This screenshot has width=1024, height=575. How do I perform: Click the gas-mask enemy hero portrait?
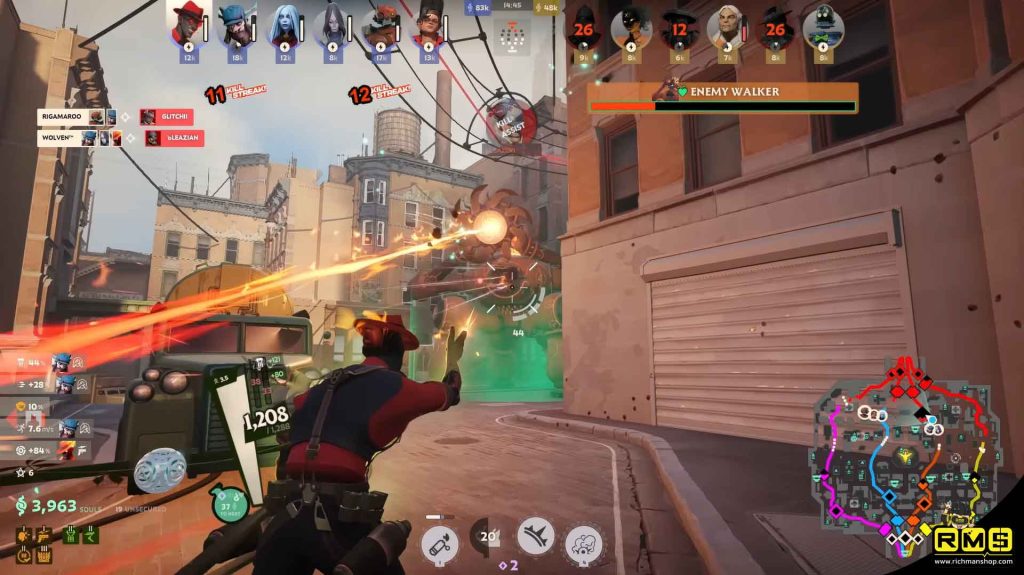coord(823,27)
